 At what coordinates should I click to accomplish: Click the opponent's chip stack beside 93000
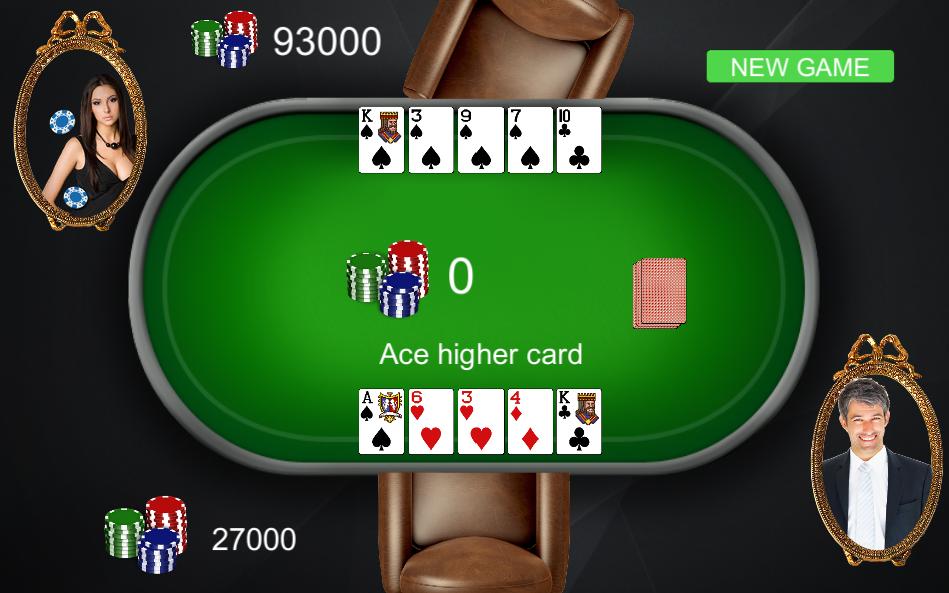coord(225,39)
